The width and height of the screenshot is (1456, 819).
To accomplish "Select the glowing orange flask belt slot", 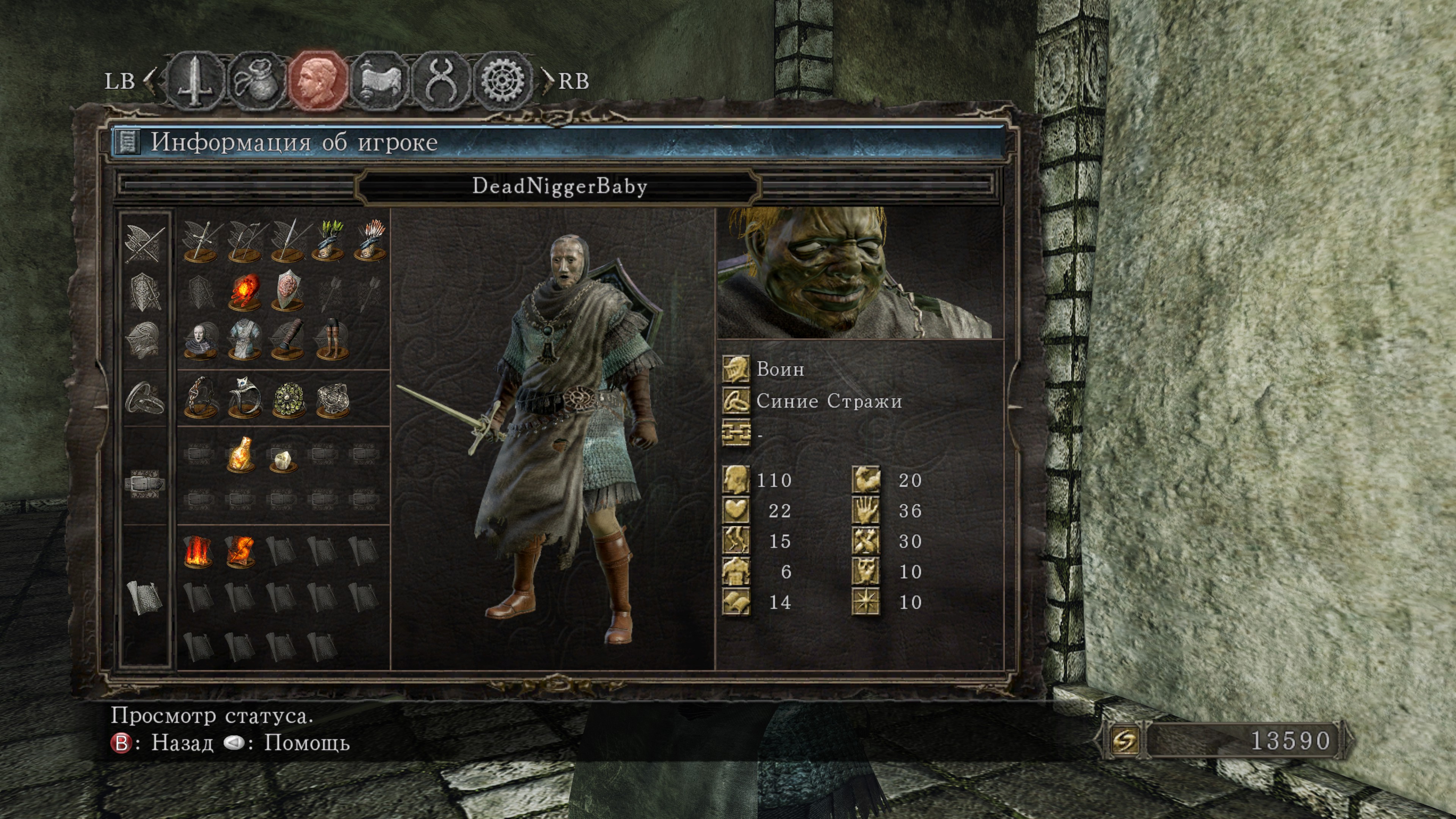I will 240,455.
